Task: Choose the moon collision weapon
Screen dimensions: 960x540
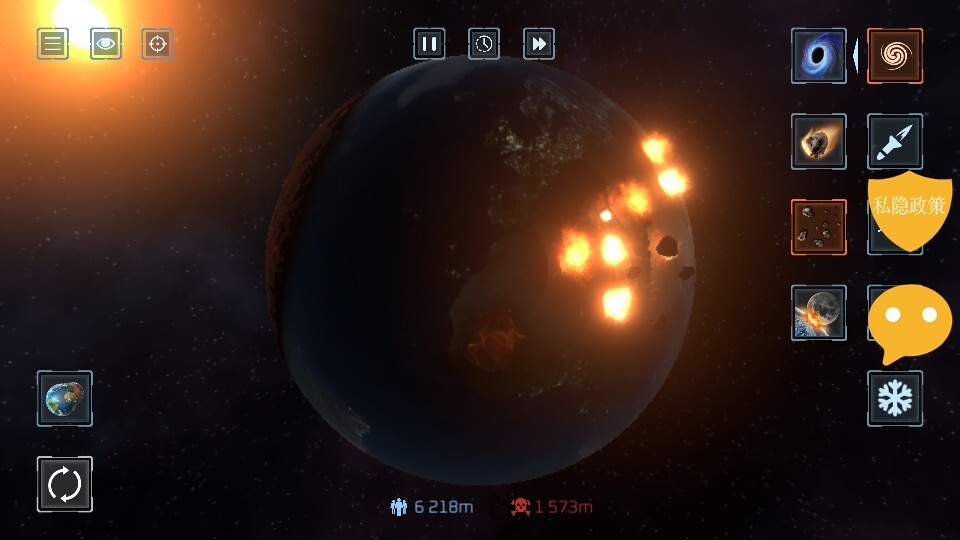Action: (819, 313)
